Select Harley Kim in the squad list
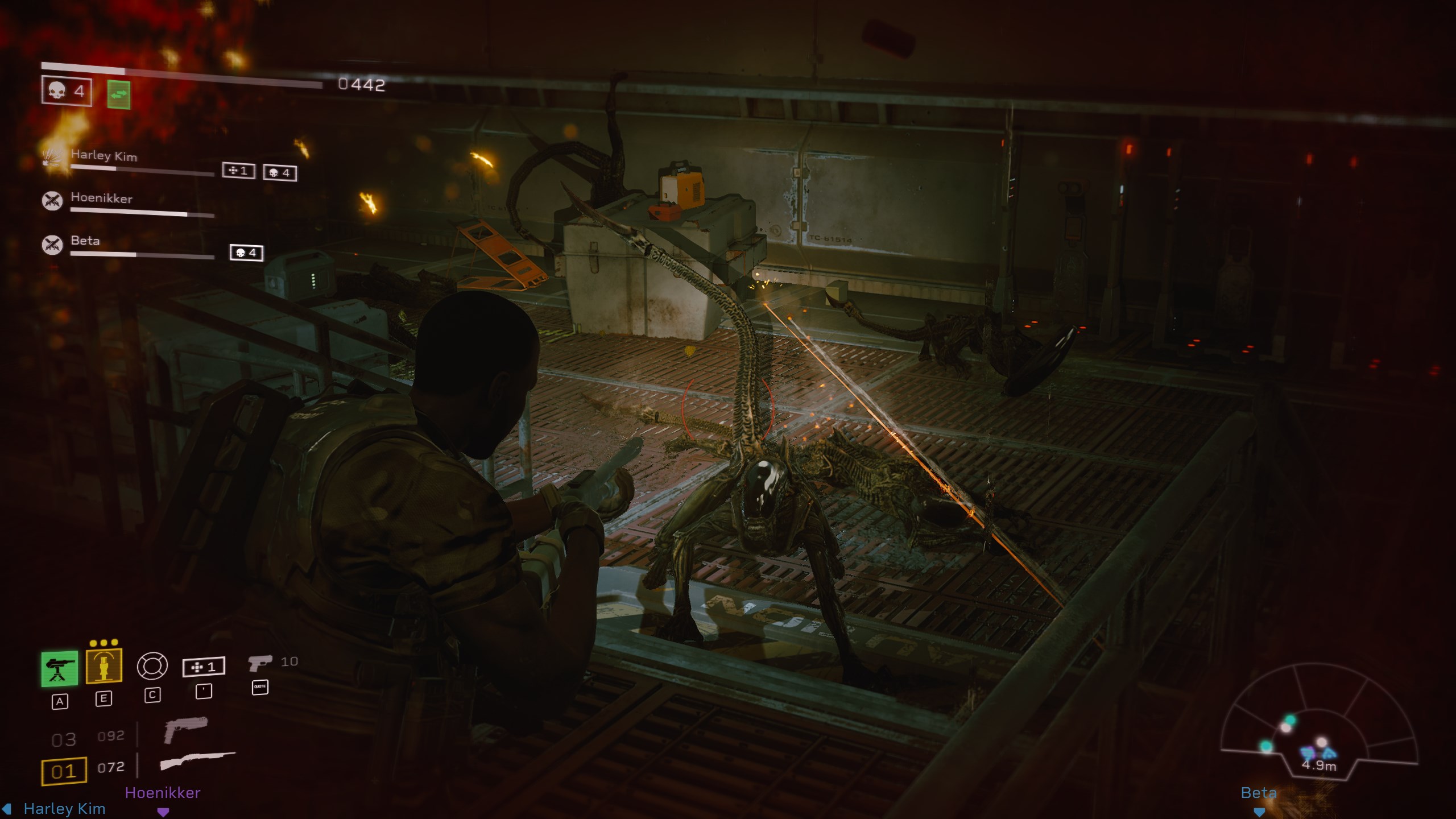 104,156
